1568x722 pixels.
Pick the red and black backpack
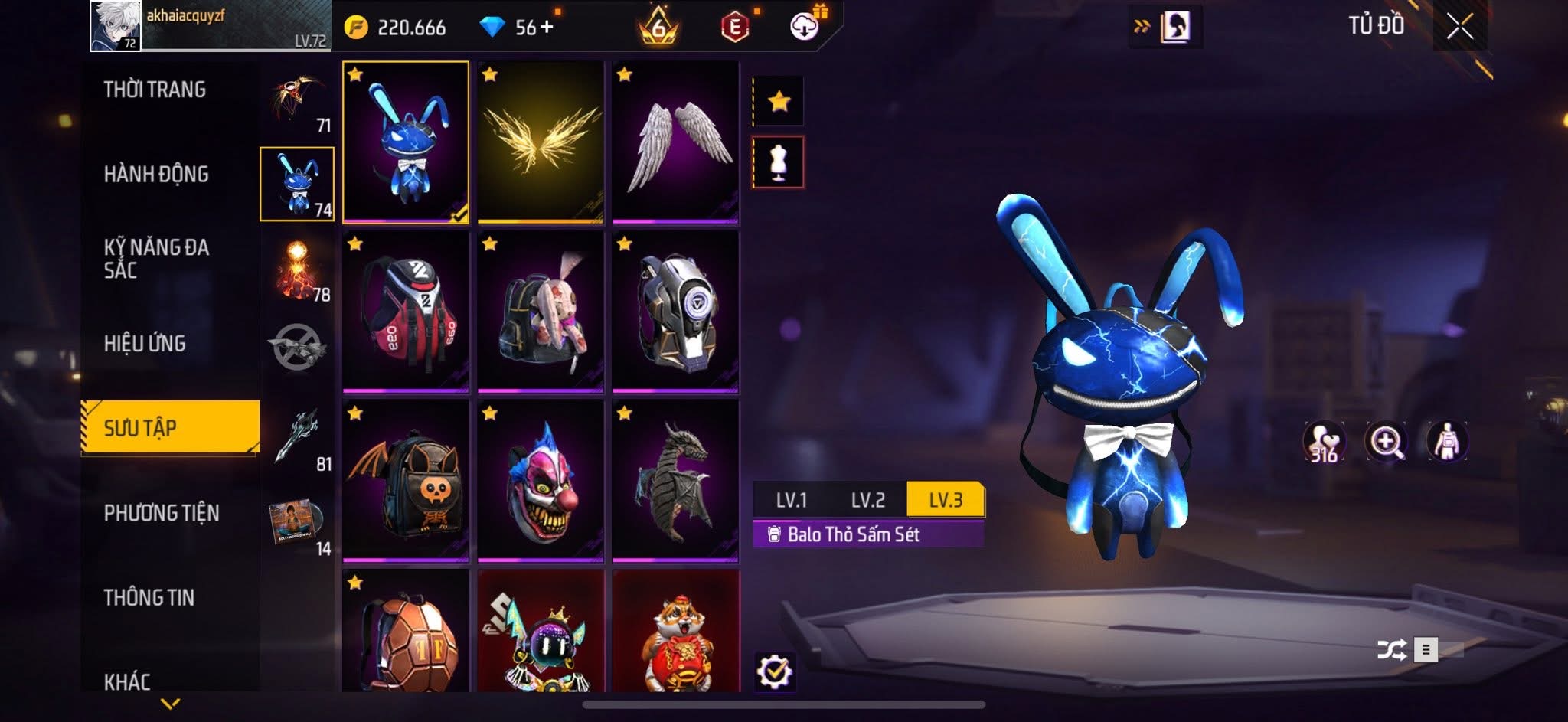coord(406,312)
